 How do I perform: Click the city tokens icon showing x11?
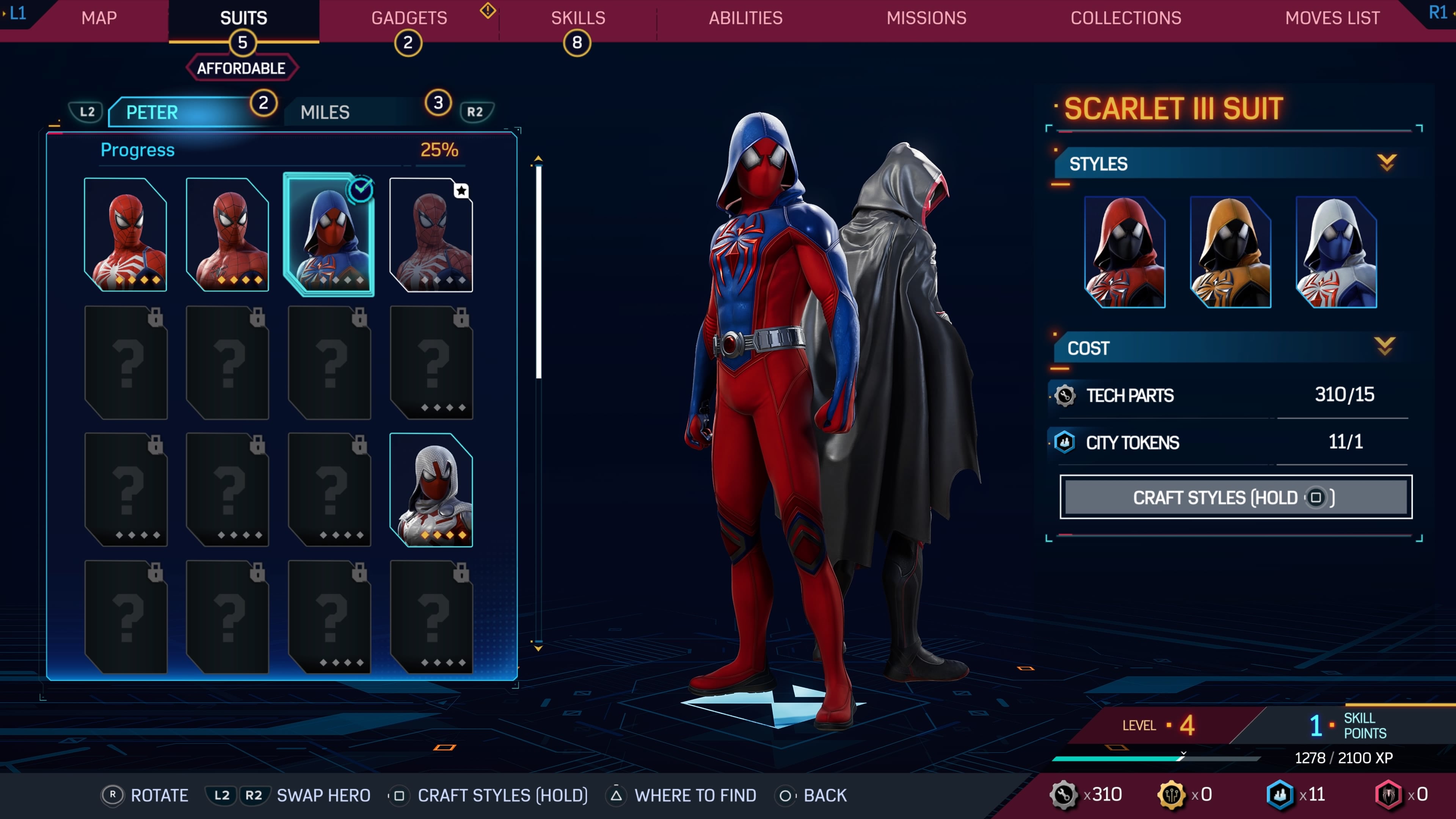pos(1280,794)
